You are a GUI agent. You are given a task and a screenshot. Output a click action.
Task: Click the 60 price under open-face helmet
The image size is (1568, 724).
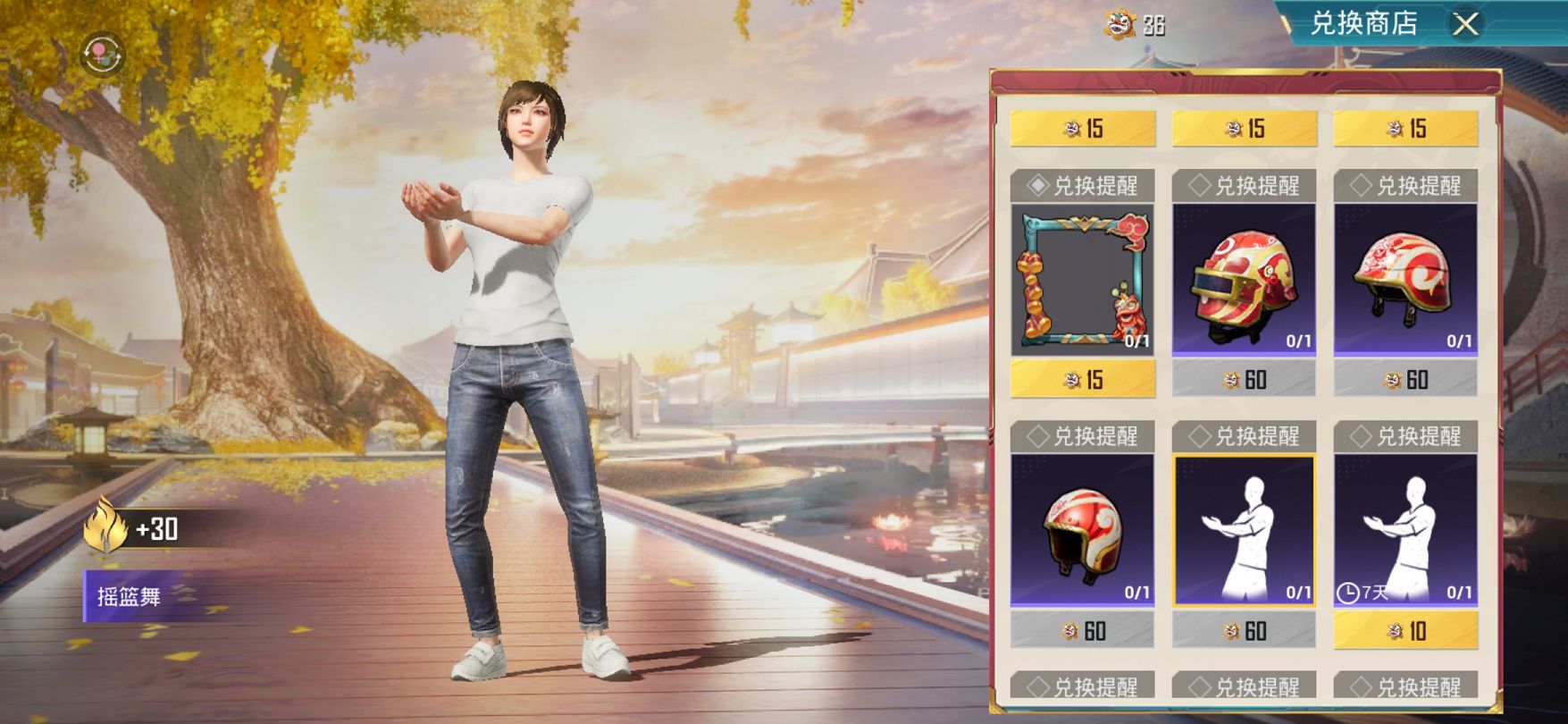[1083, 631]
